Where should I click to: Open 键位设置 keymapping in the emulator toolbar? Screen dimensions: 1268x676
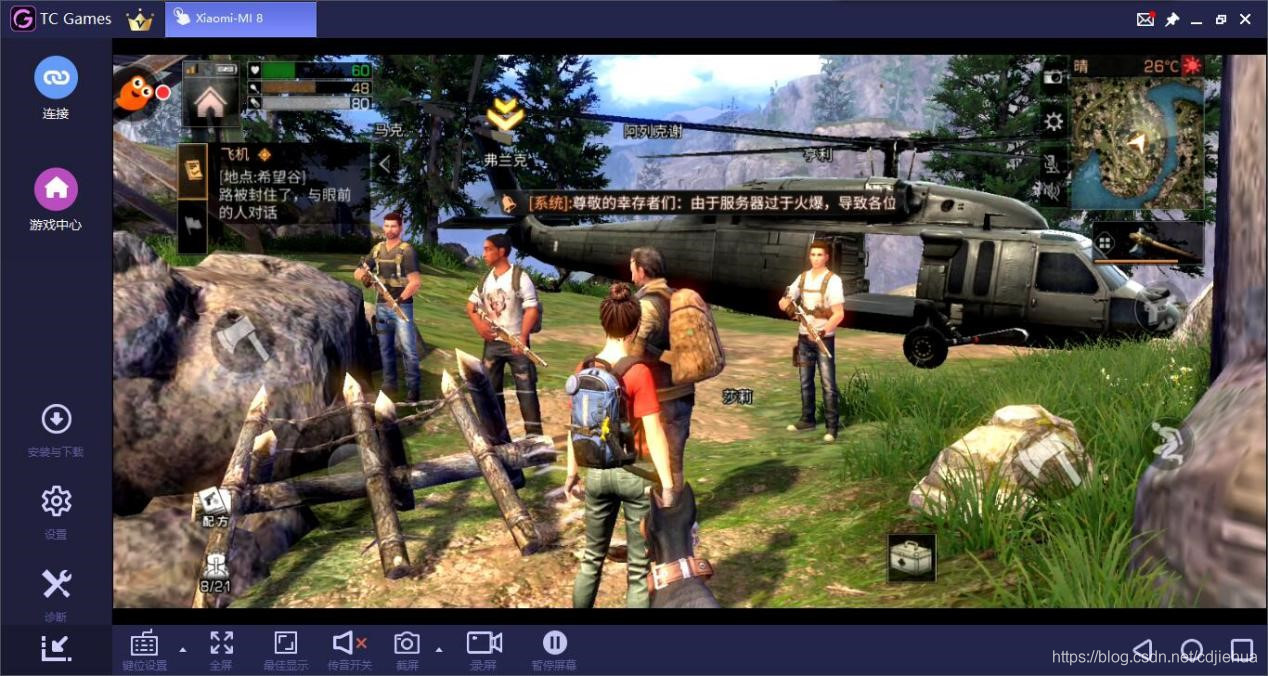click(x=145, y=649)
